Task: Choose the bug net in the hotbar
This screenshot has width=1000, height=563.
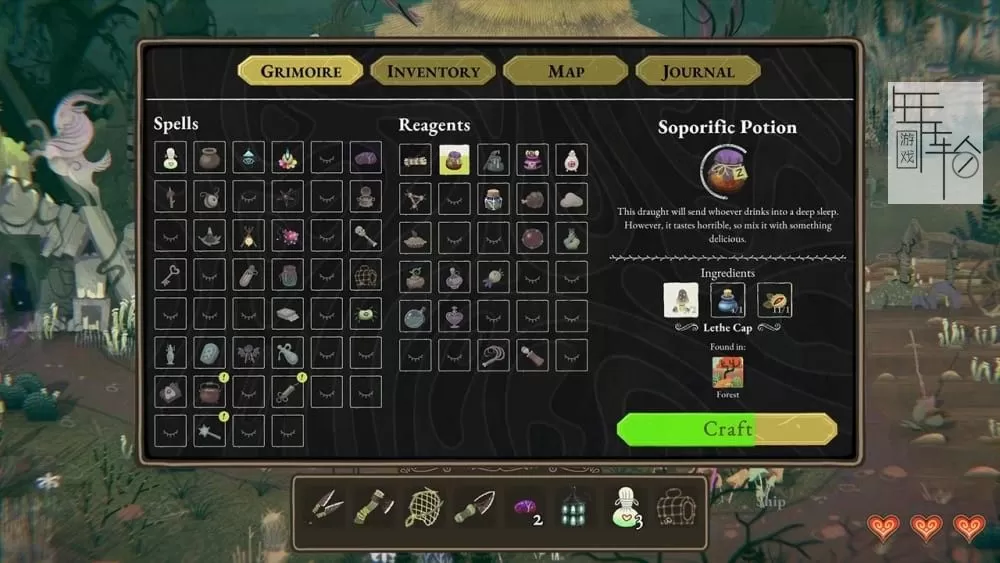Action: tap(422, 507)
